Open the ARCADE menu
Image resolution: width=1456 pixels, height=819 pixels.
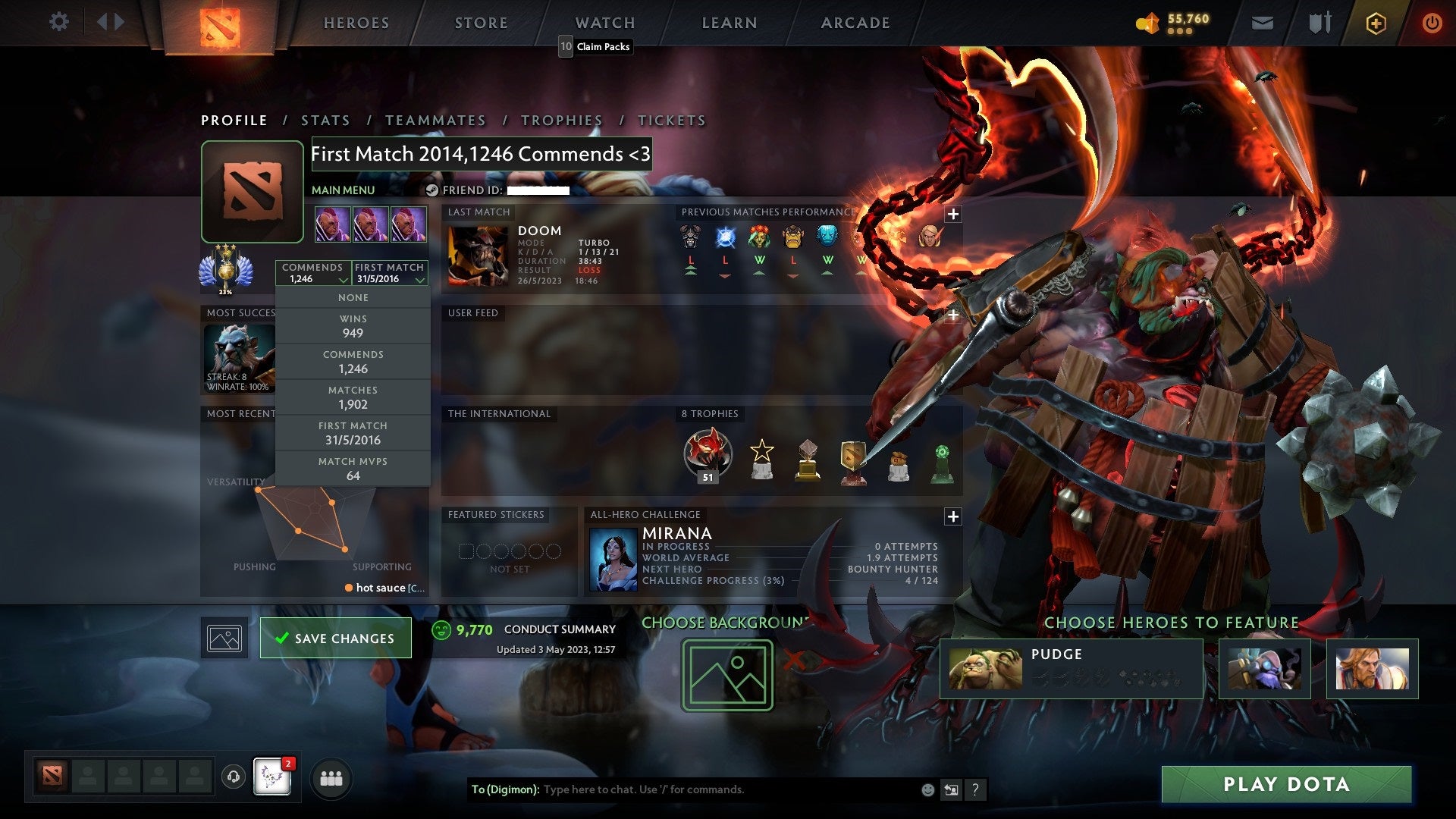point(855,22)
